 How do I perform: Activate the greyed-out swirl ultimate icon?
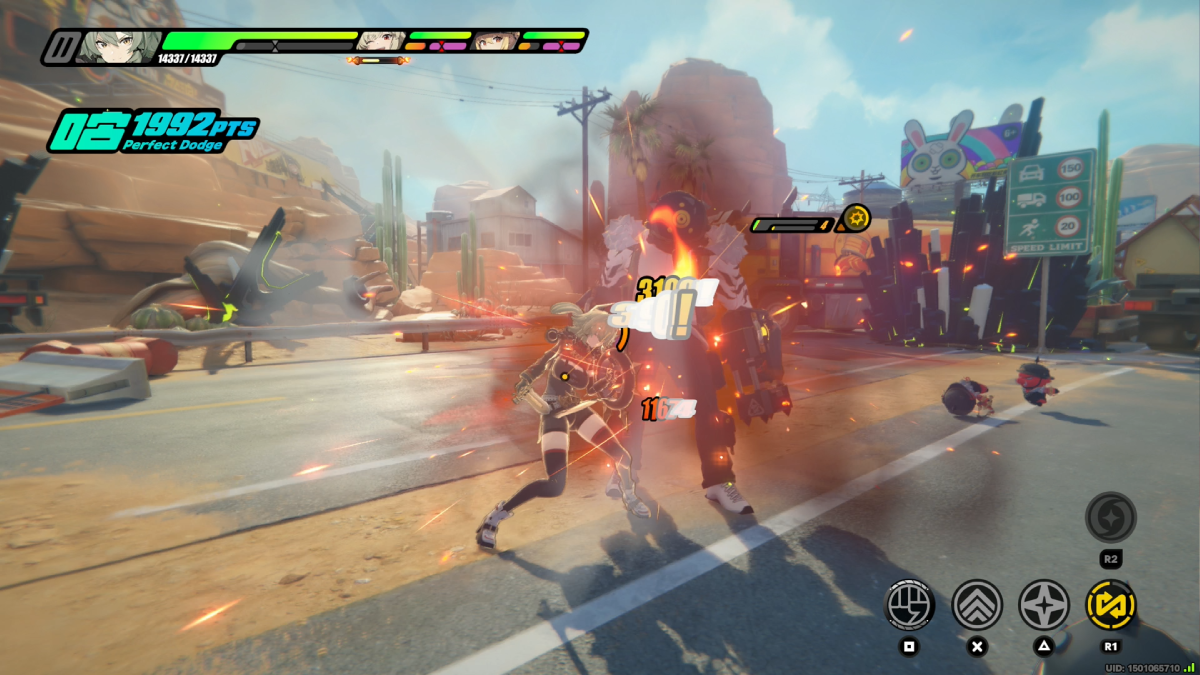click(x=1110, y=517)
